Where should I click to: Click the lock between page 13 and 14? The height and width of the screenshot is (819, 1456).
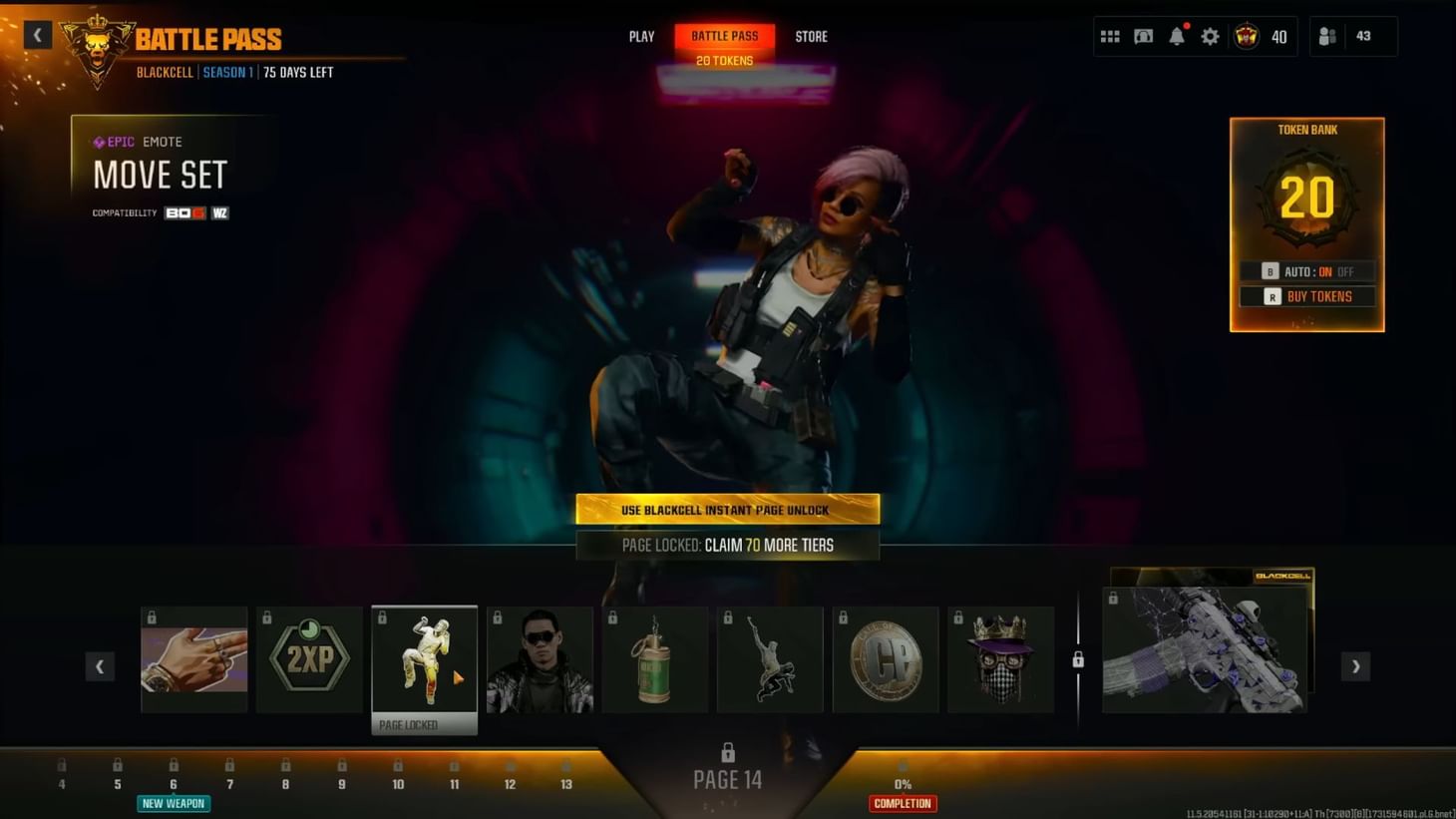1078,659
